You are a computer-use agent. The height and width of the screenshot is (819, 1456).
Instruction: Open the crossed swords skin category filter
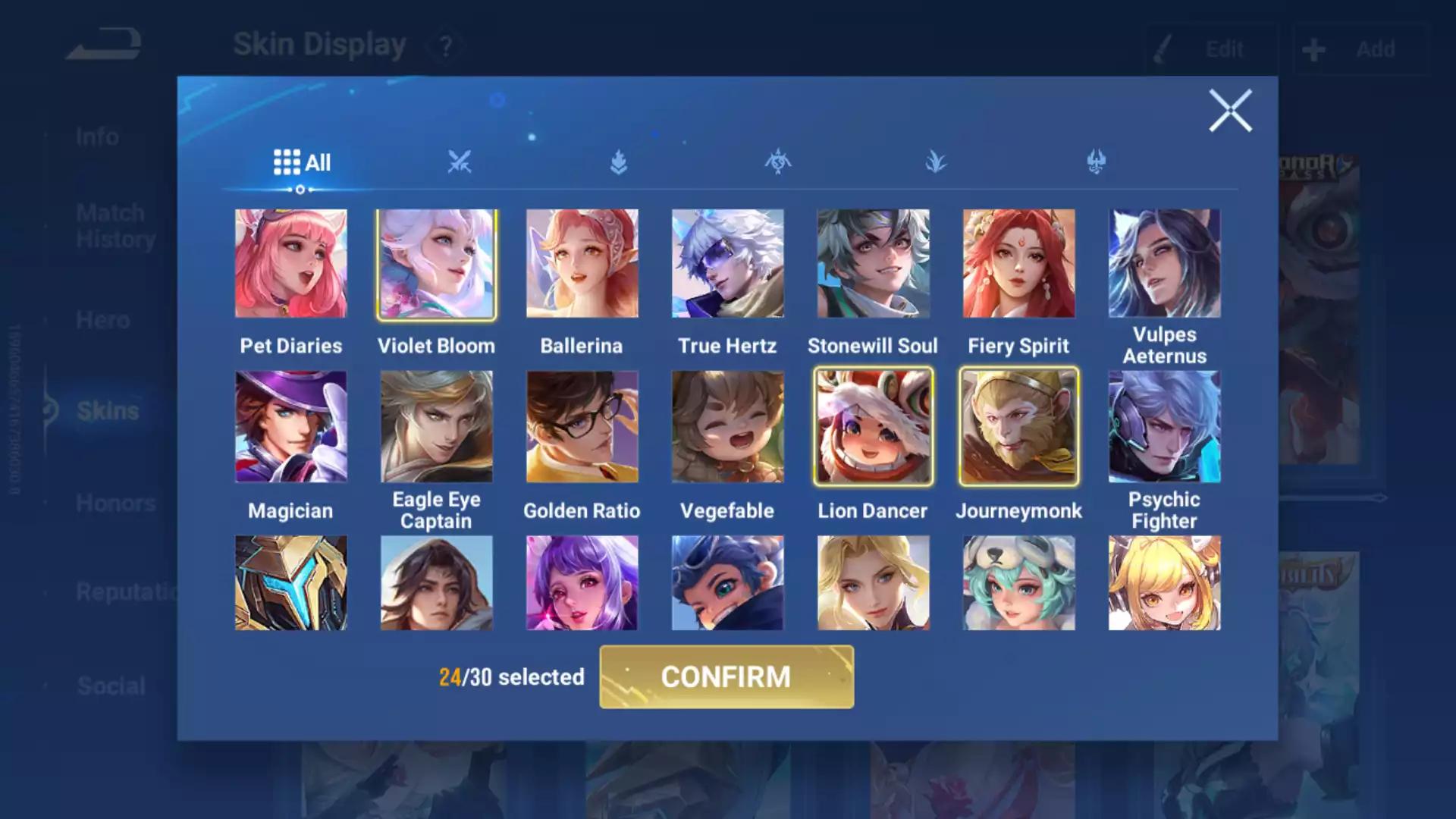click(460, 162)
